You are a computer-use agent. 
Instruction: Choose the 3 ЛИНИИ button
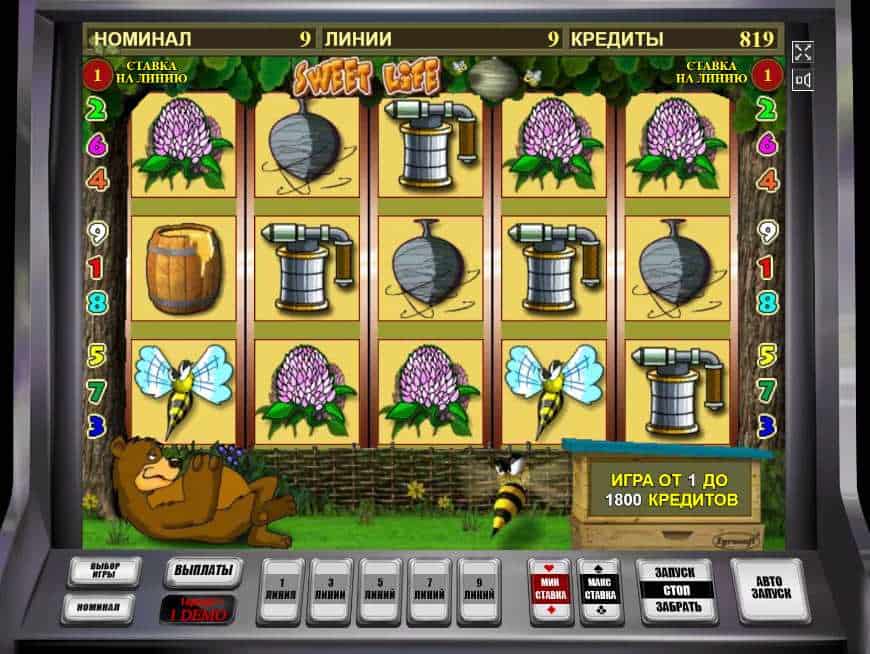tap(329, 591)
